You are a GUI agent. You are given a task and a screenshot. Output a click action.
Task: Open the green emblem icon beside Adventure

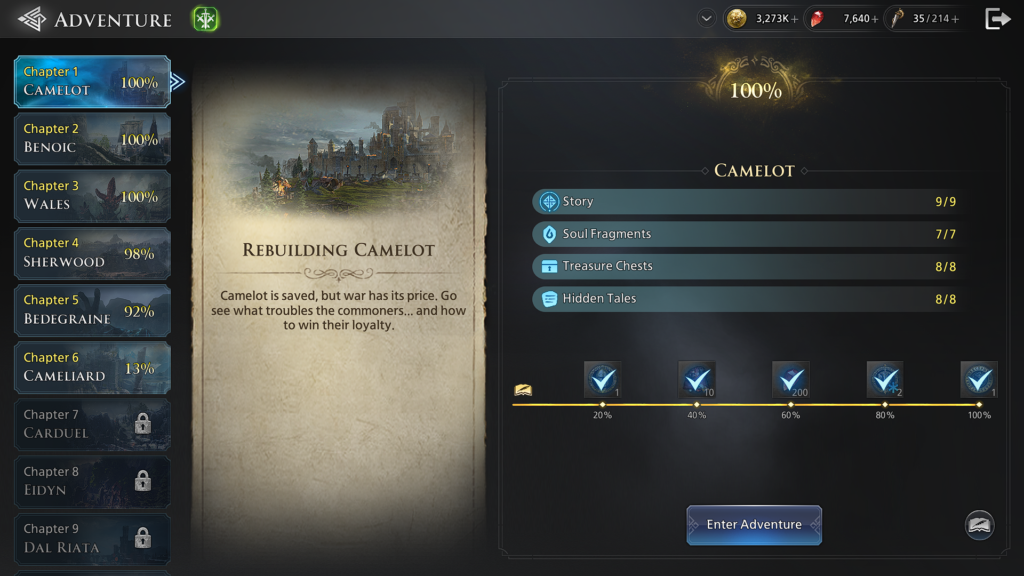[205, 19]
